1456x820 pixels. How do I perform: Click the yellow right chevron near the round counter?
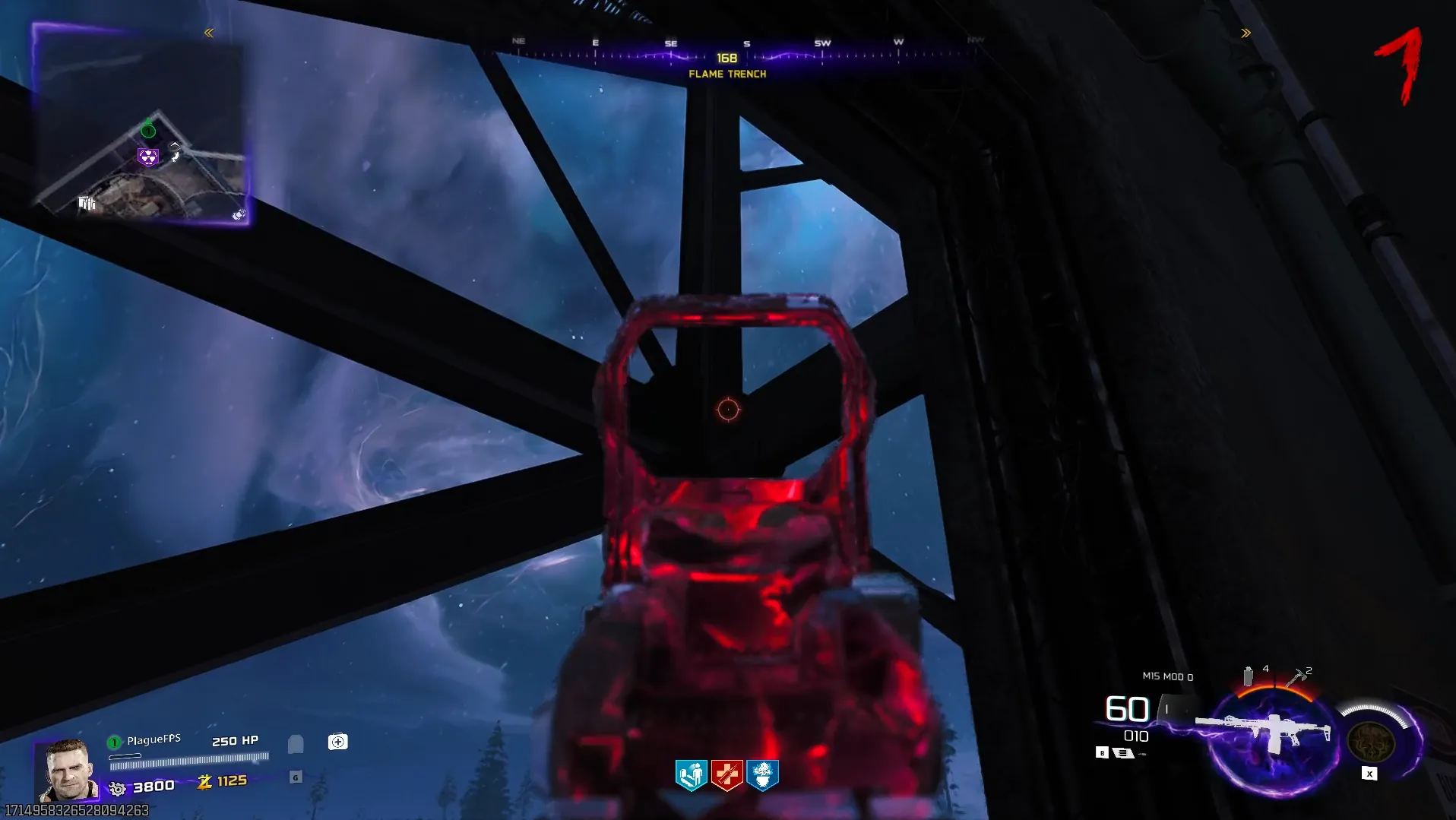[x=1246, y=33]
